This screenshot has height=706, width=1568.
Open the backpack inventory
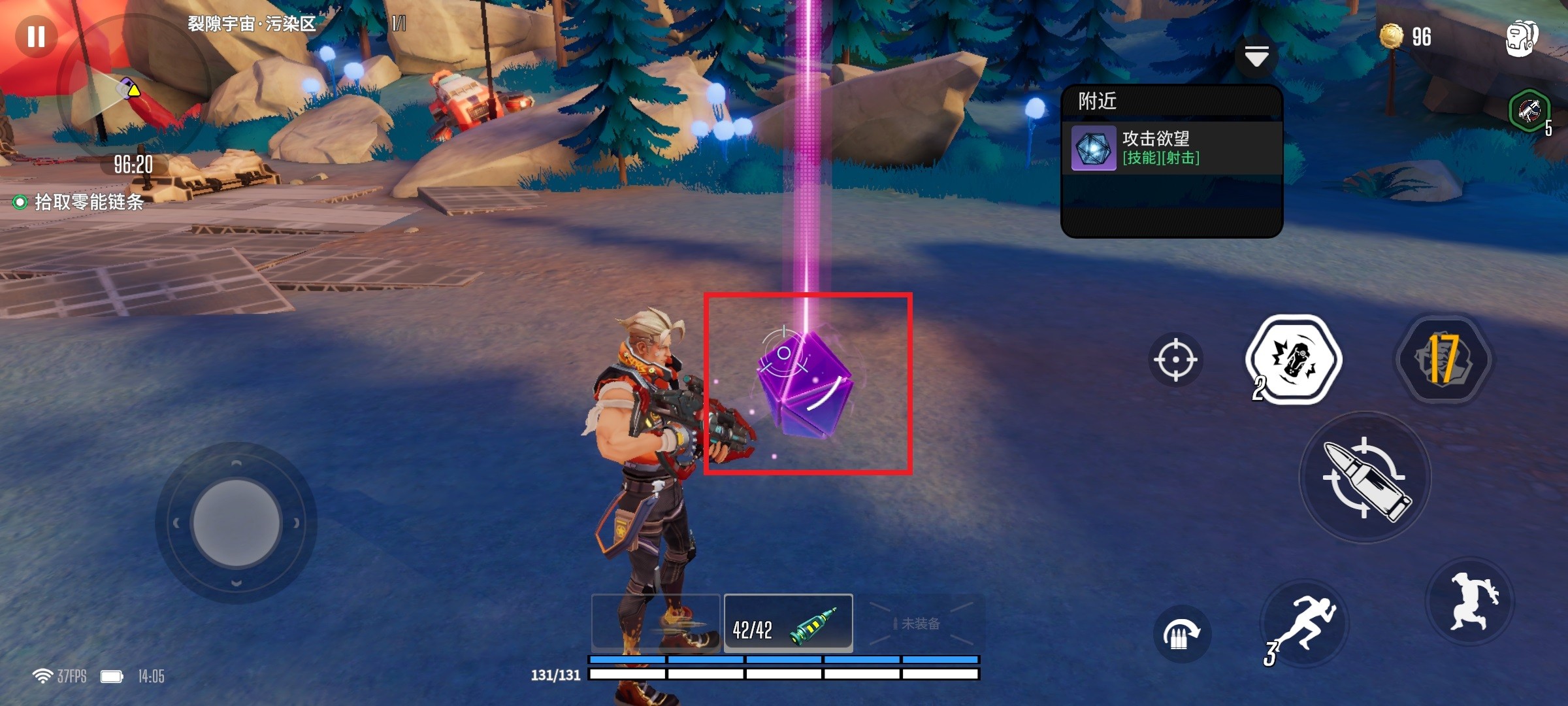click(1521, 38)
